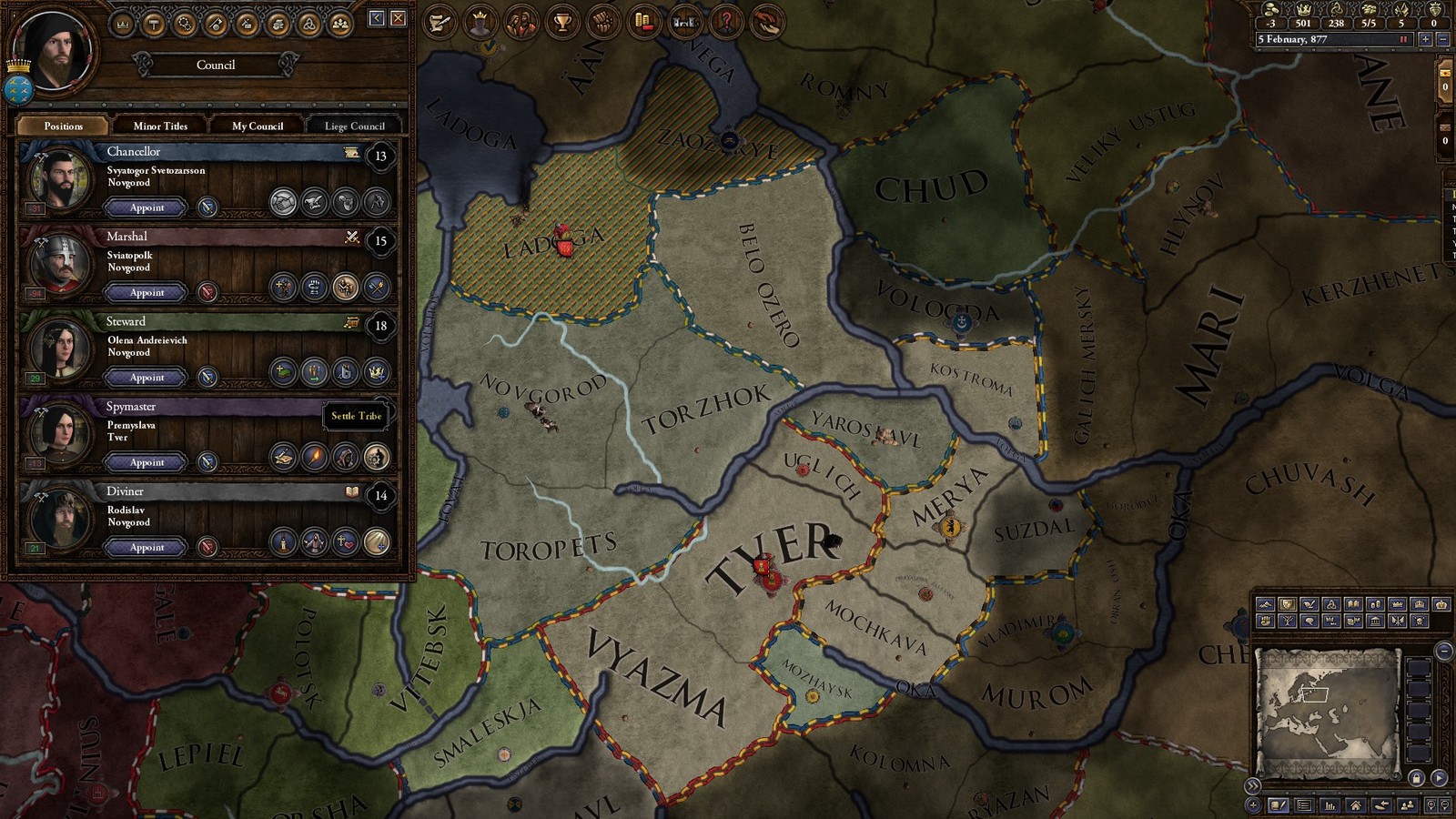
Task: Decrease game speed with the minus button
Action: coord(1442,39)
